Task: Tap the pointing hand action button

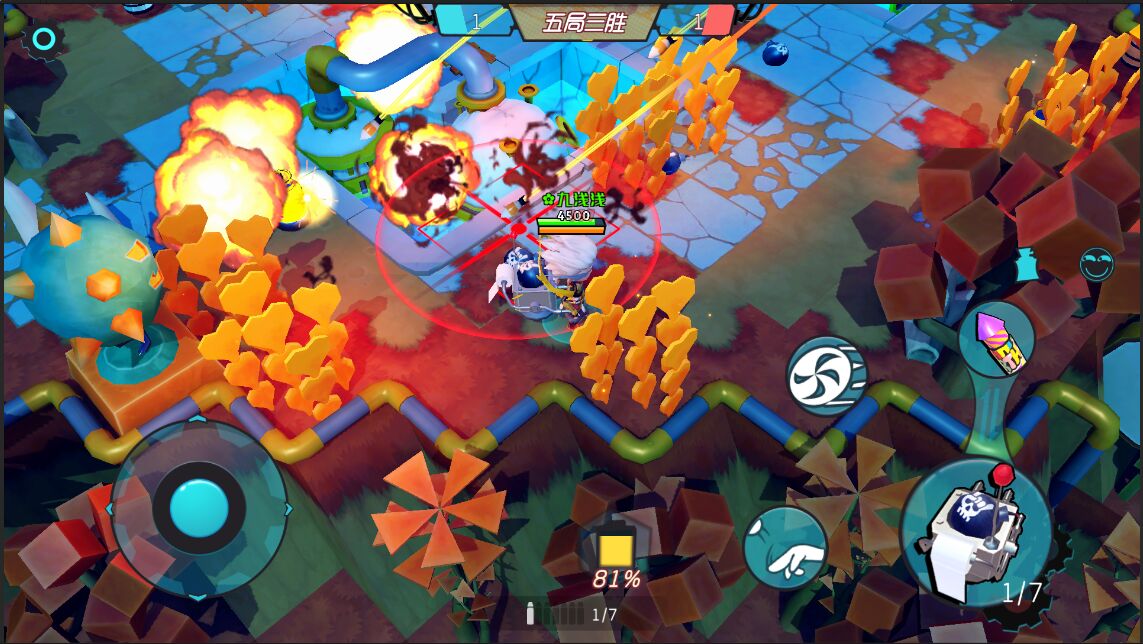Action: coord(786,547)
